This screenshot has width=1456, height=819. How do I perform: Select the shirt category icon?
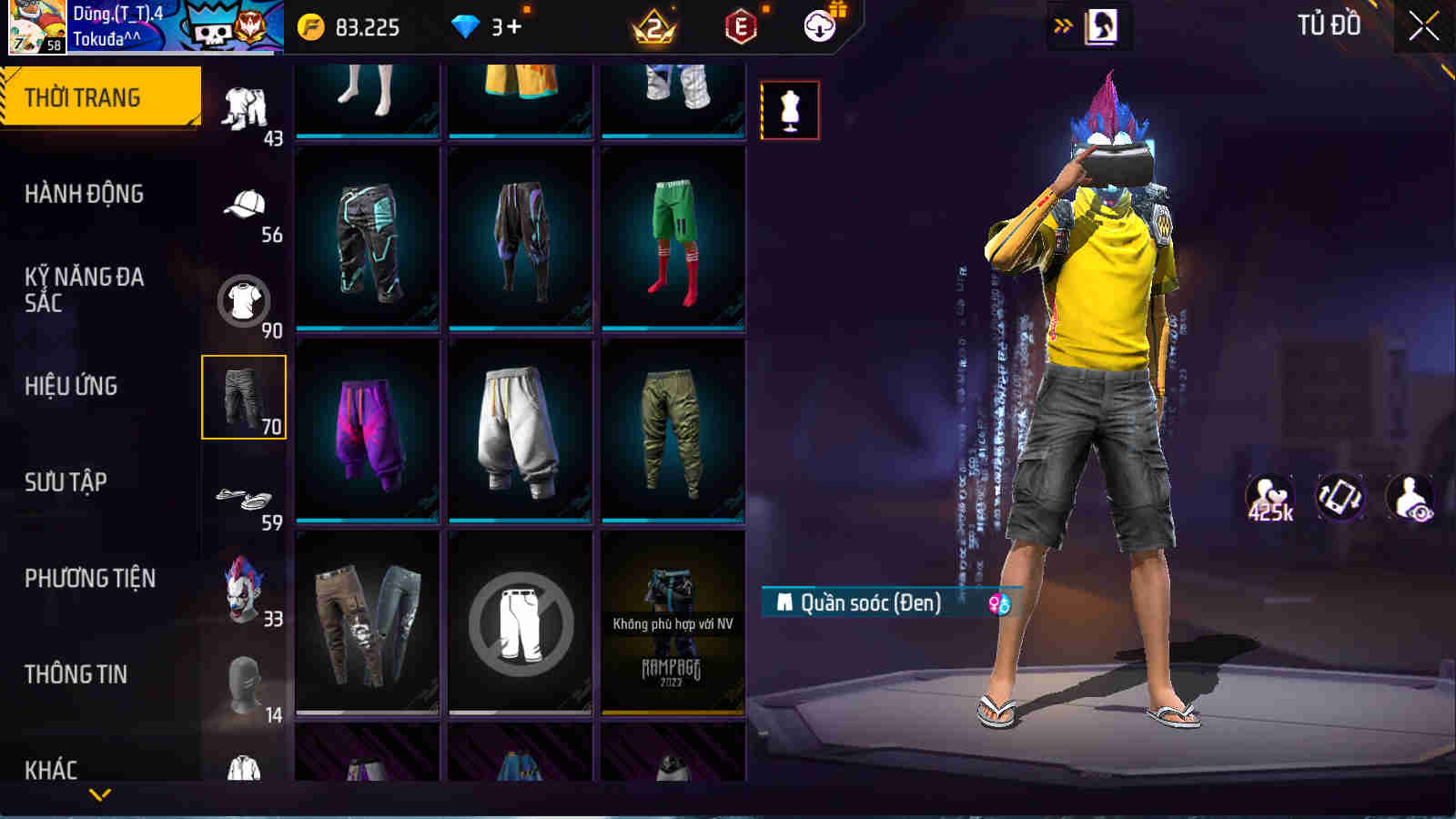[244, 298]
